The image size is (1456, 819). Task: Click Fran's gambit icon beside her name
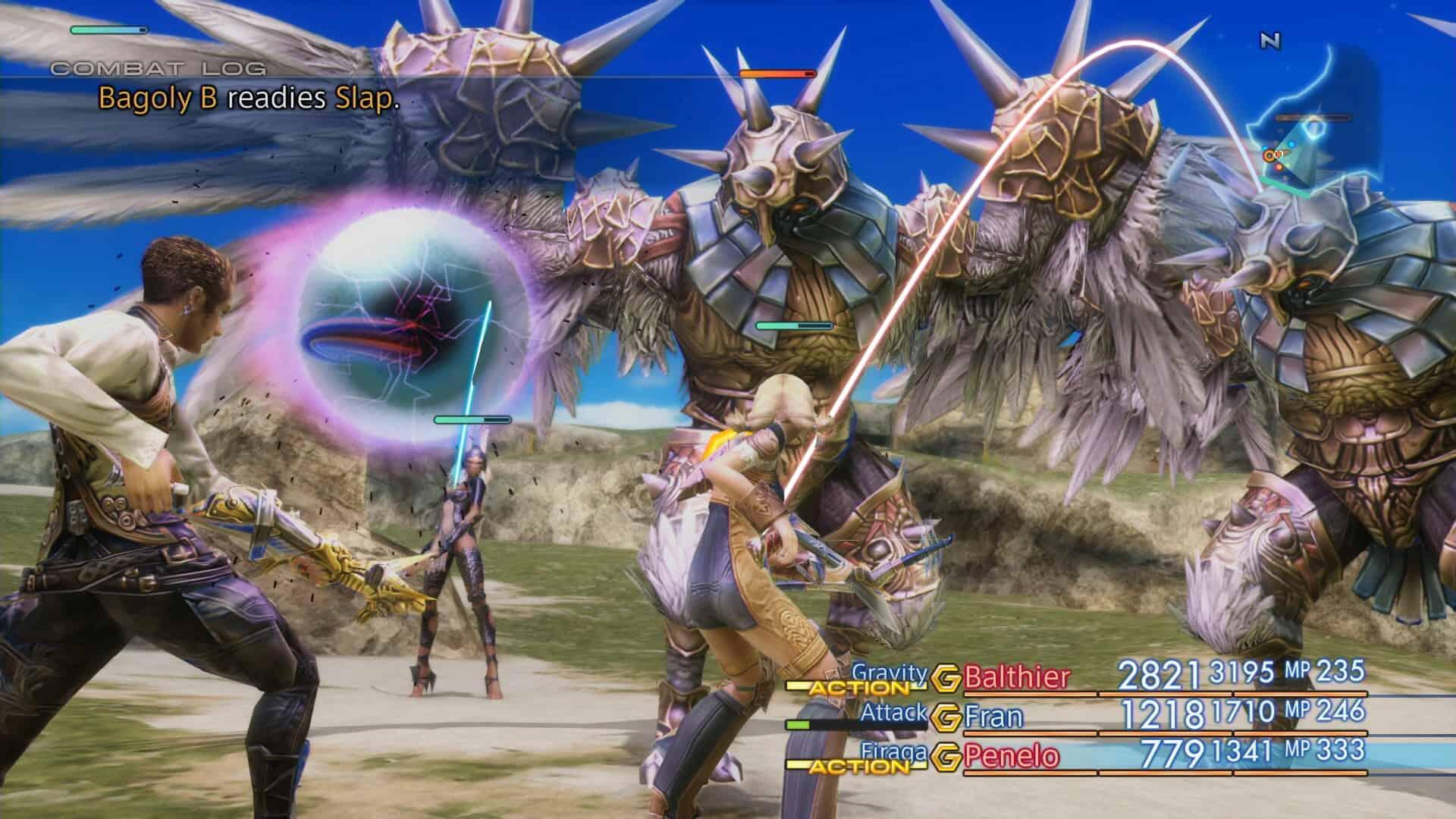948,717
